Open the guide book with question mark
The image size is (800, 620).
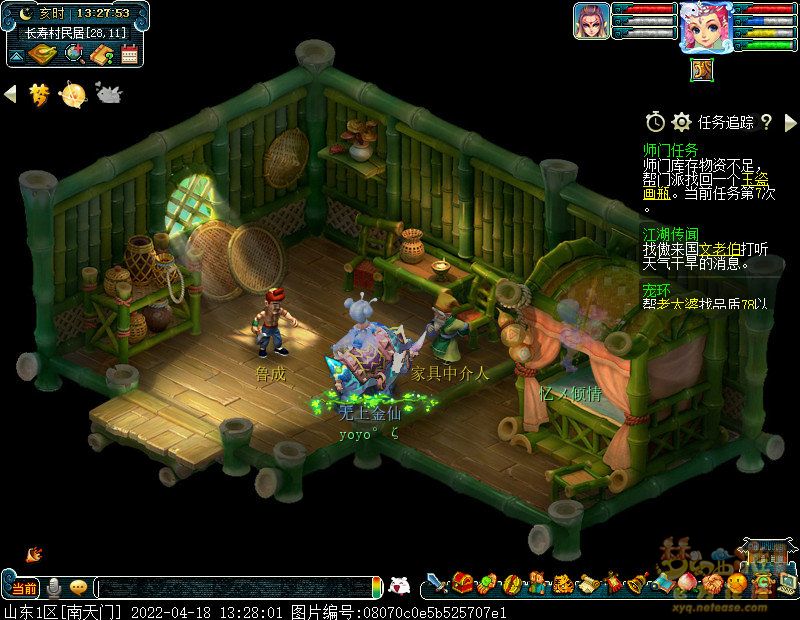coord(101,54)
